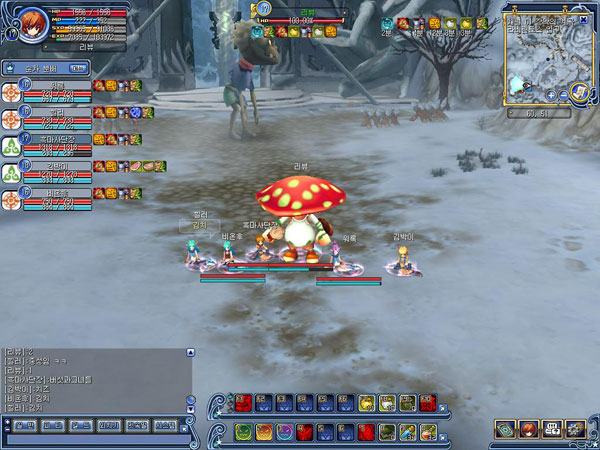Screen dimensions: 600x450
Task: Click the chat input field
Action: pyautogui.click(x=95, y=439)
